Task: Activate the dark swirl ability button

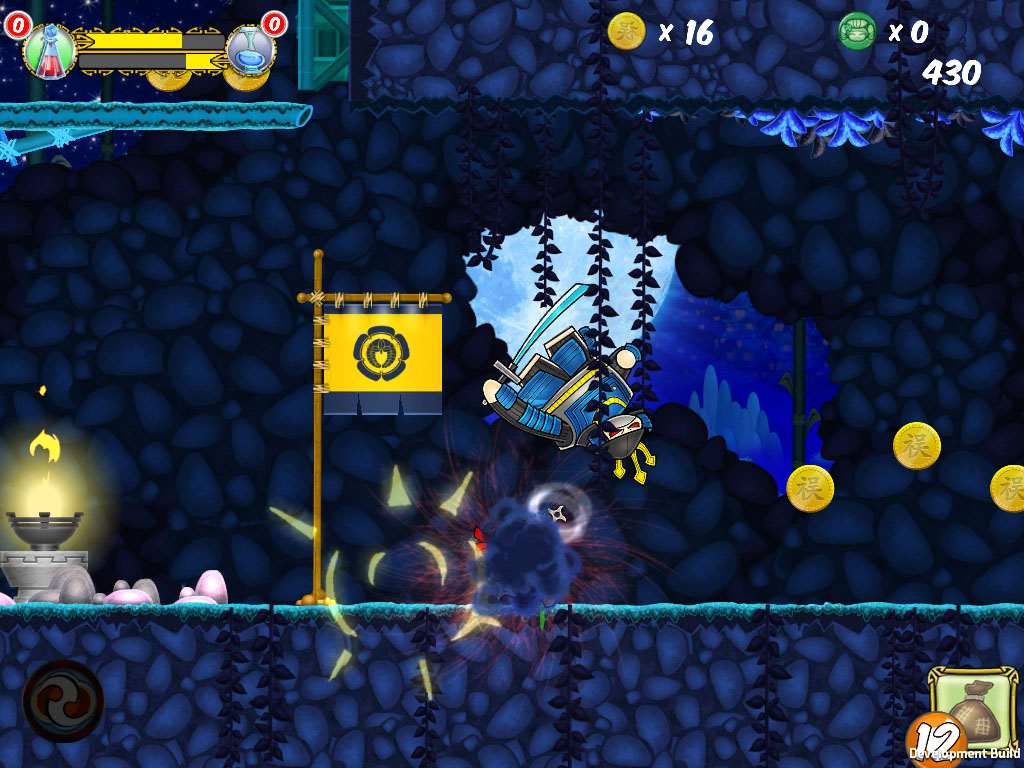Action: click(63, 700)
